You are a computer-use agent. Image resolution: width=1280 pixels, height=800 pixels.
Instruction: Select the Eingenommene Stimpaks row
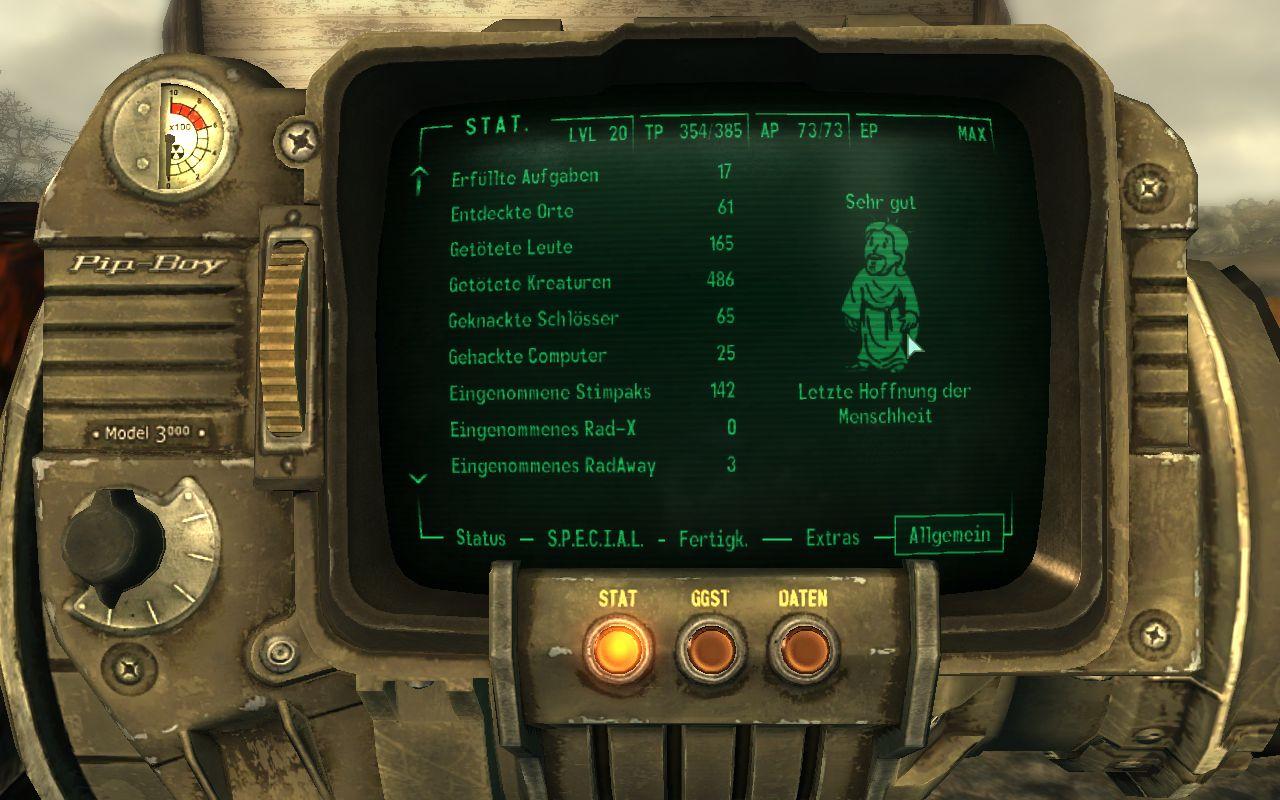pos(537,392)
